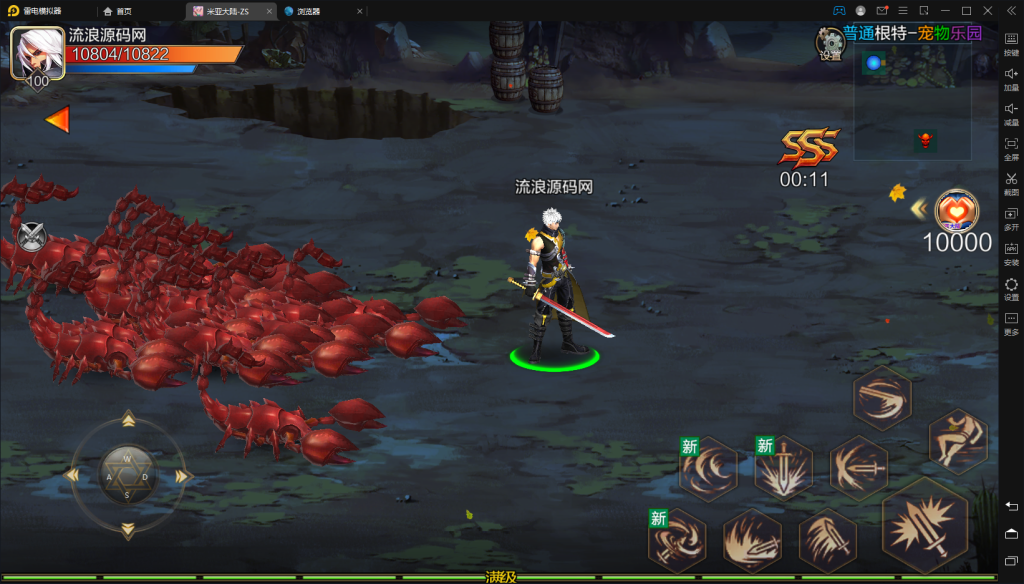Switch to the 浏览器 browser tab
This screenshot has width=1024, height=584.
point(308,11)
